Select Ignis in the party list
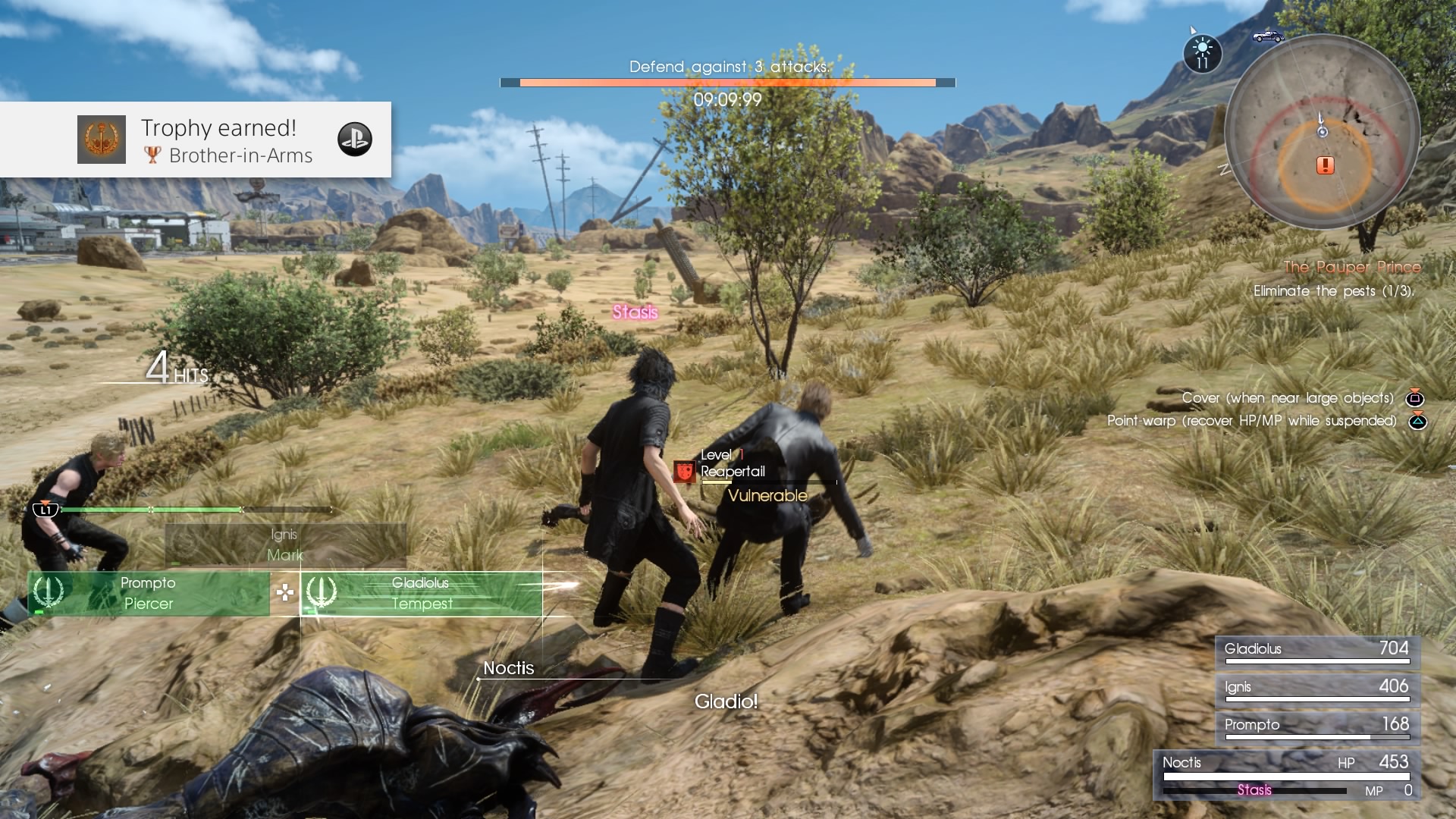Image resolution: width=1456 pixels, height=819 pixels. (x=1317, y=689)
